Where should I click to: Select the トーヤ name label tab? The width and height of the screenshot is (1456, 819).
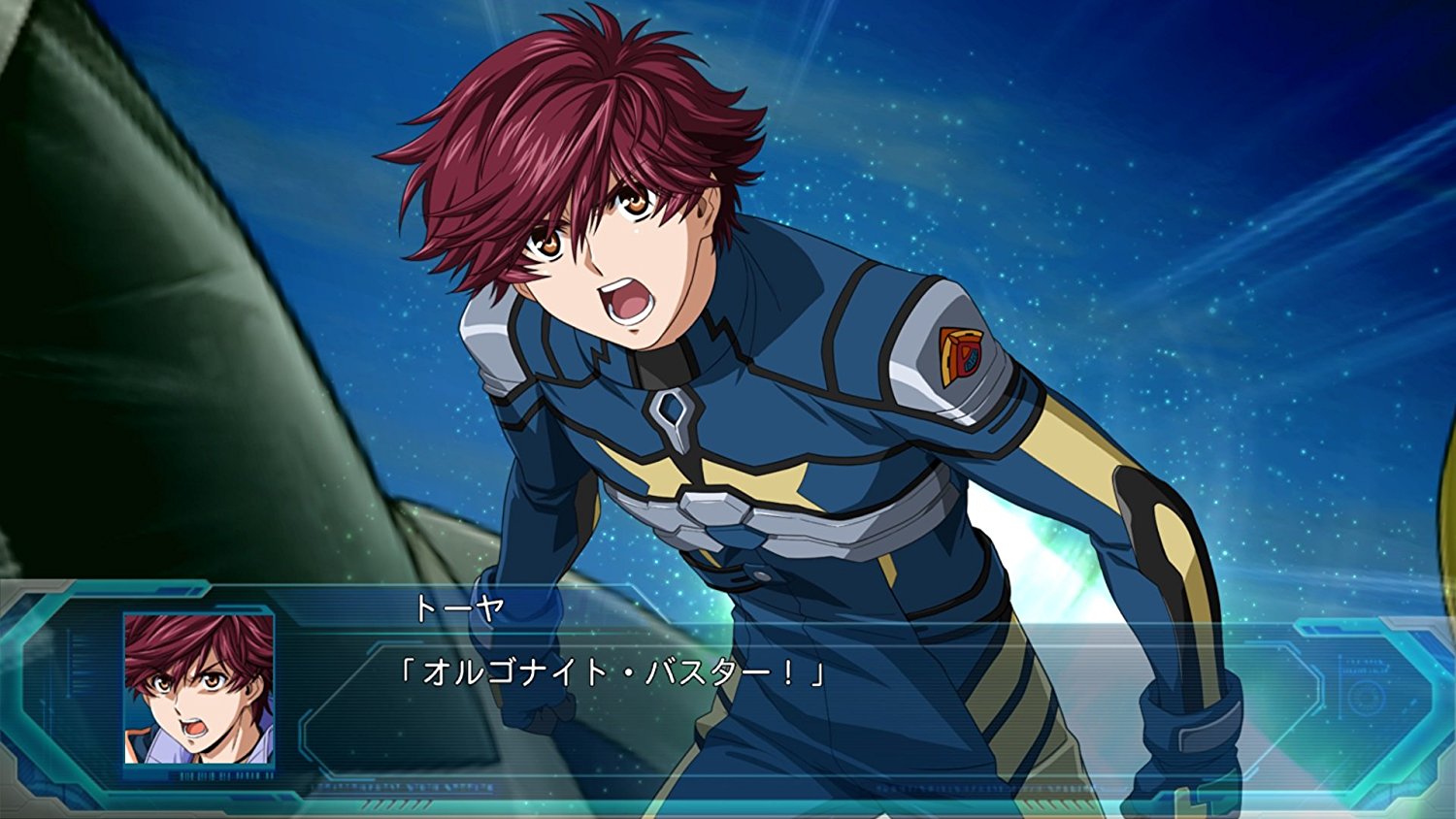(456, 606)
